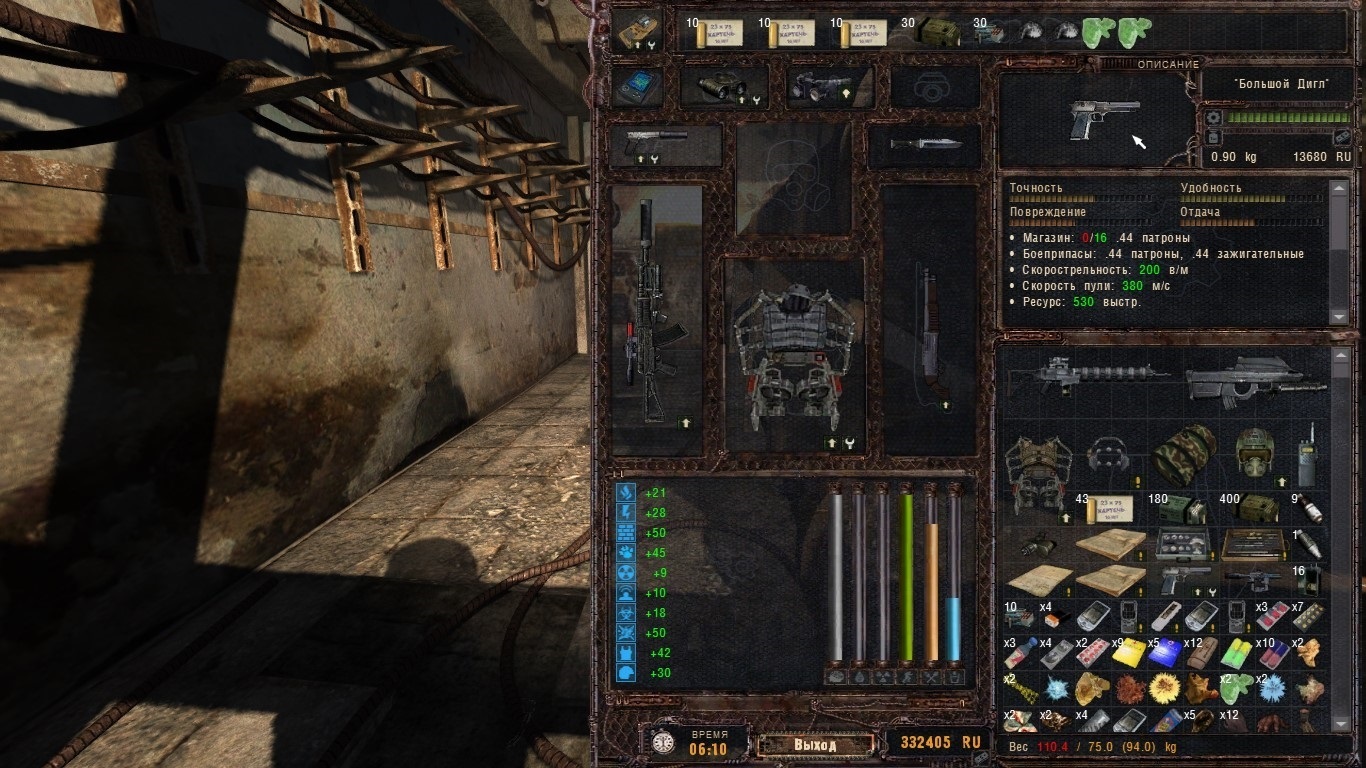Screen dimensions: 1366x768
Task: Select the equipped exoskeleton armor slot
Action: pos(794,354)
